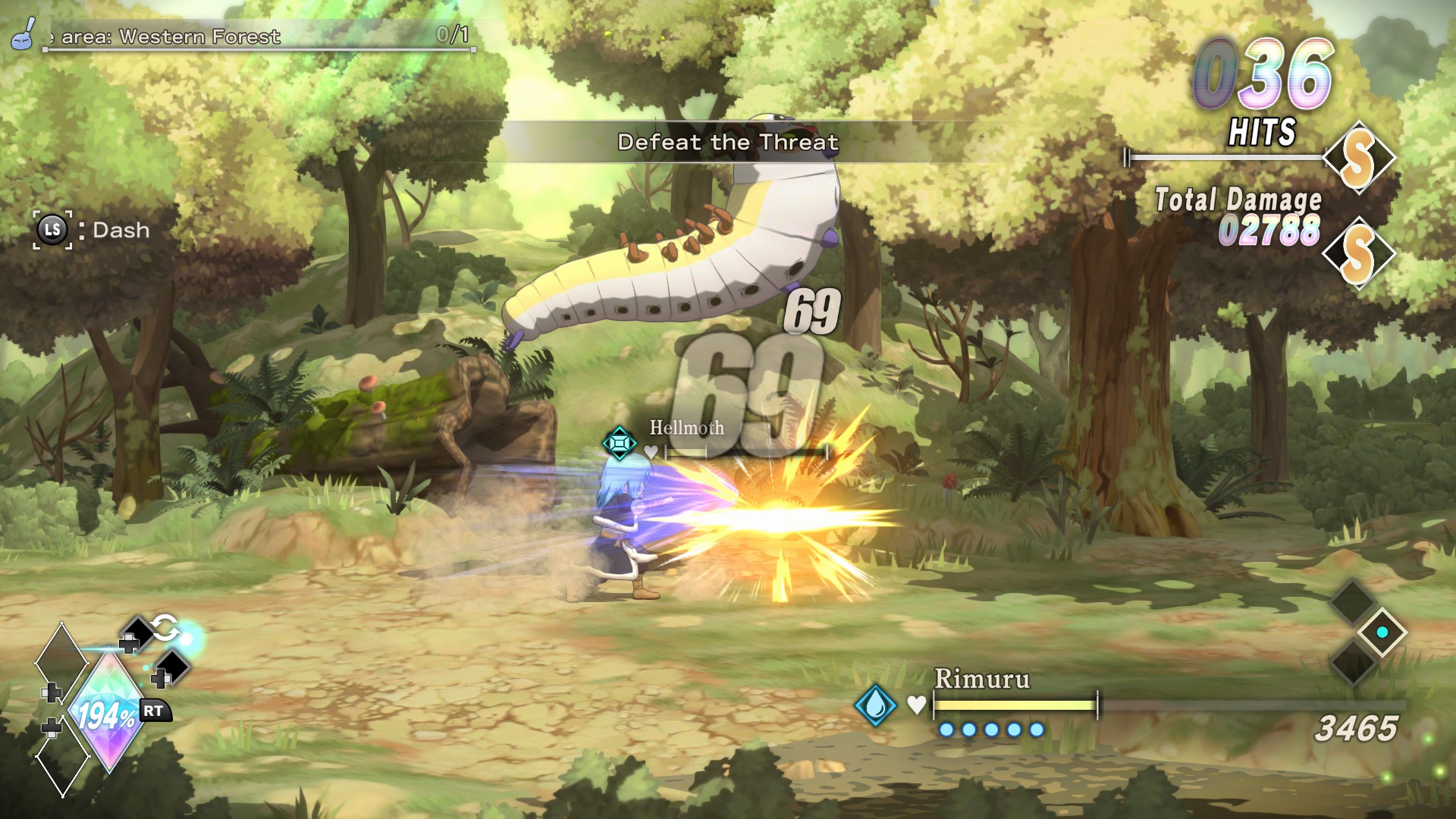Select the active party slot with cyan dot
The image size is (1456, 819).
1382,632
